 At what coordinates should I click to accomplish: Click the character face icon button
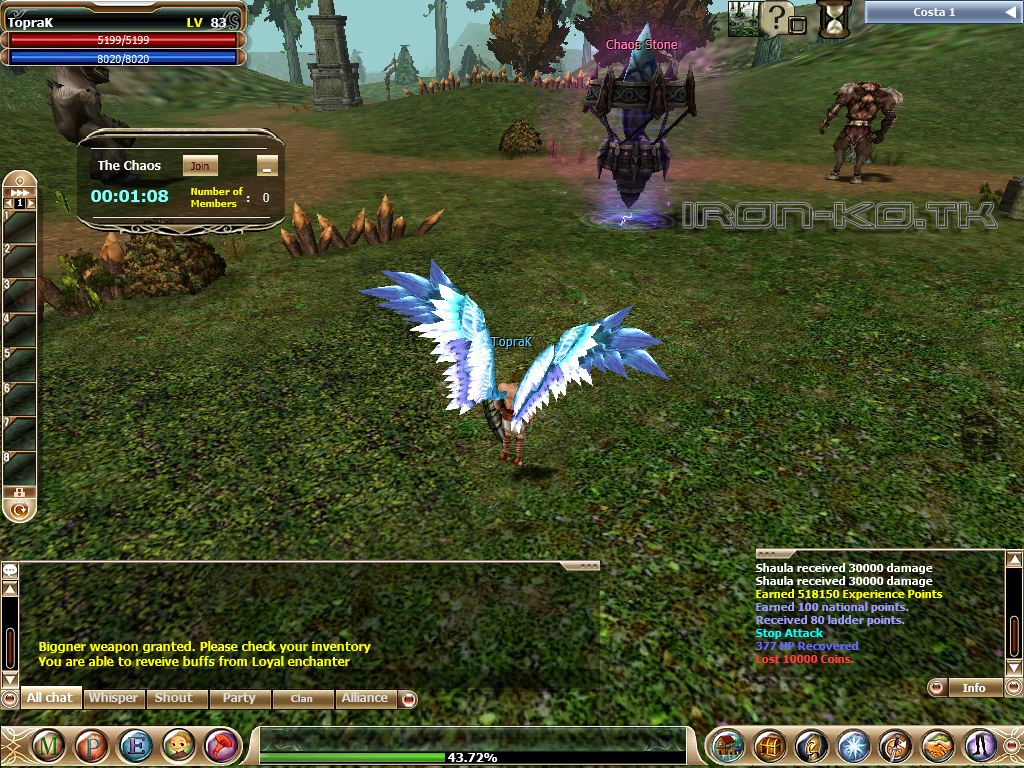(179, 746)
